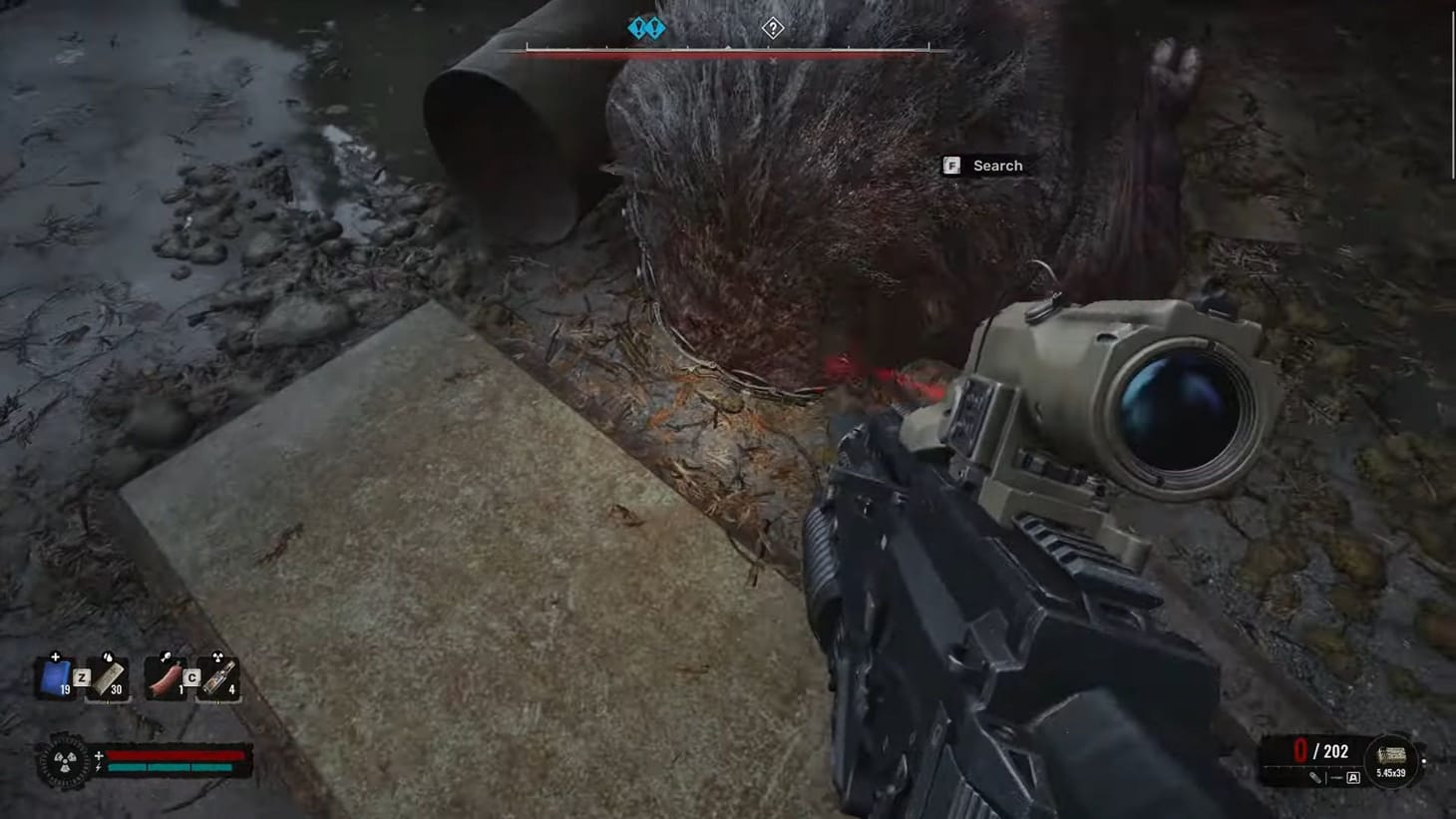Click the stamina lightning bolt icon

(x=98, y=768)
